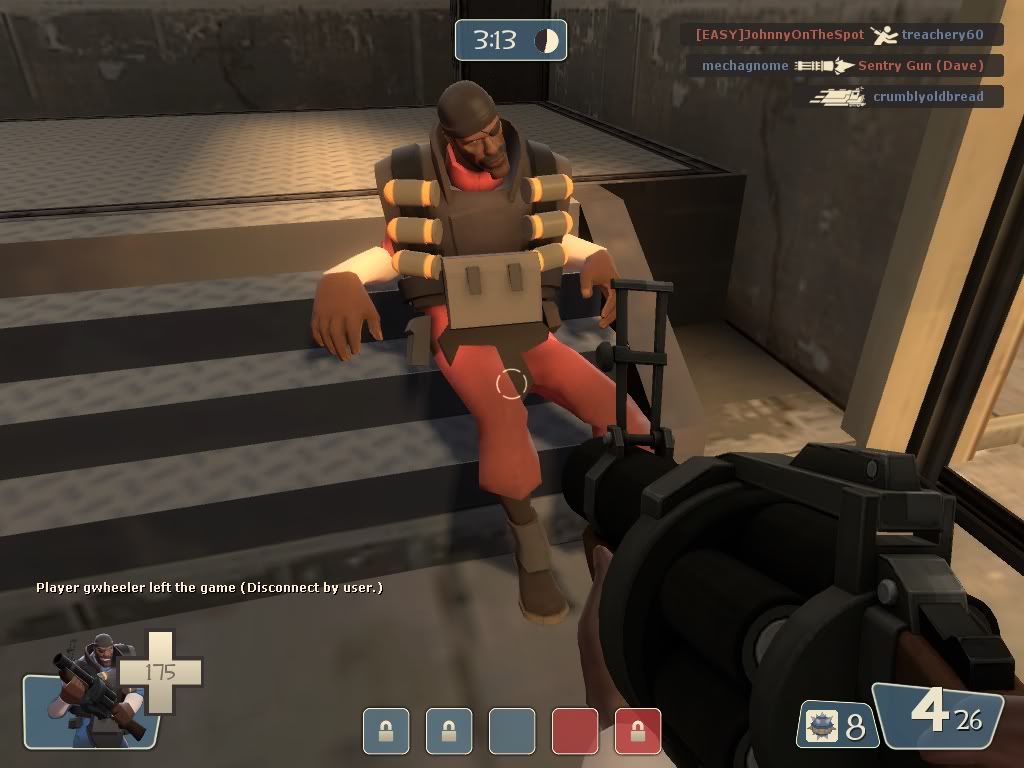The image size is (1024, 768).
Task: Choose the locked red control point icon
Action: pos(638,731)
